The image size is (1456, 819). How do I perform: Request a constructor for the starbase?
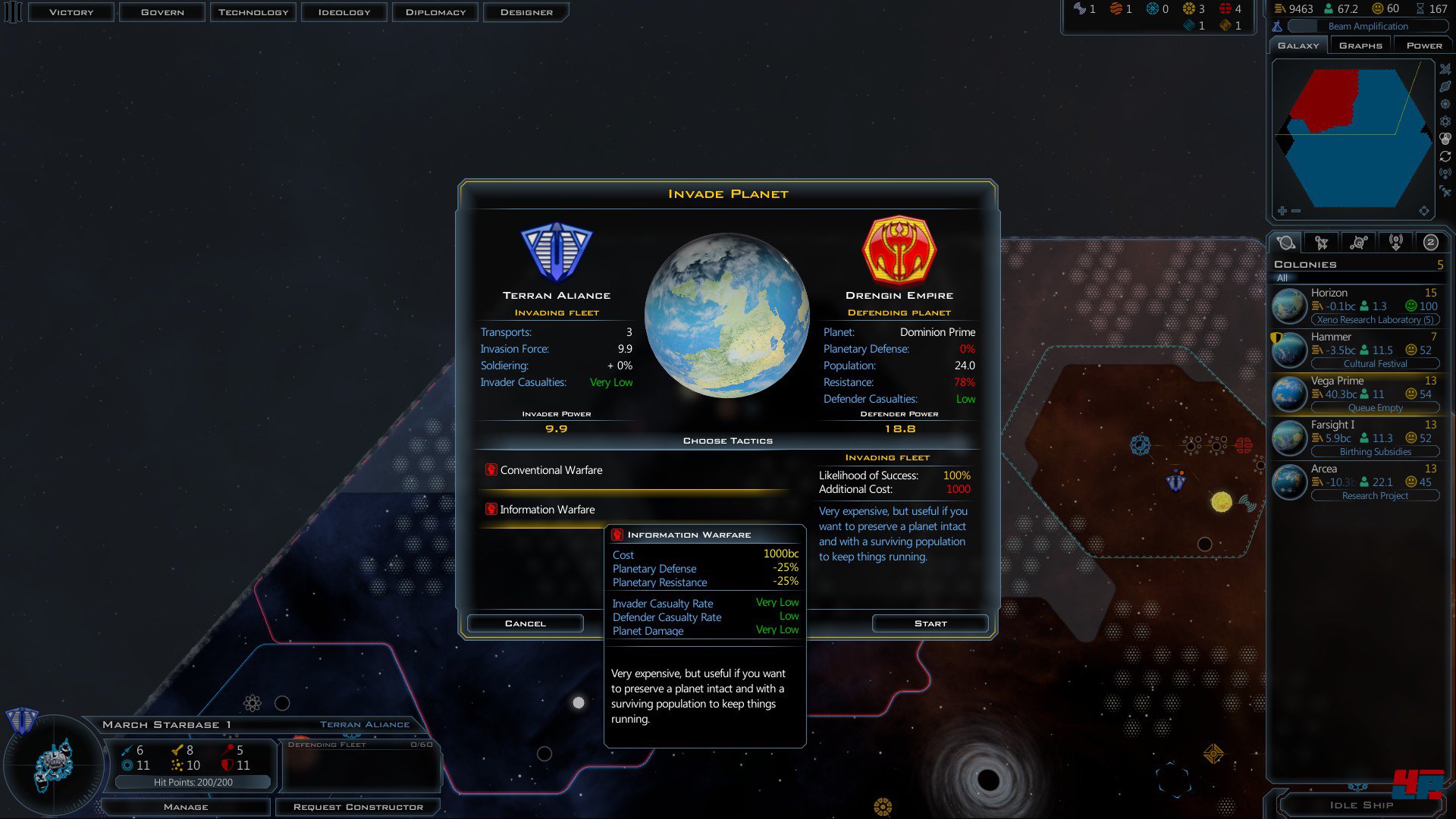[358, 807]
